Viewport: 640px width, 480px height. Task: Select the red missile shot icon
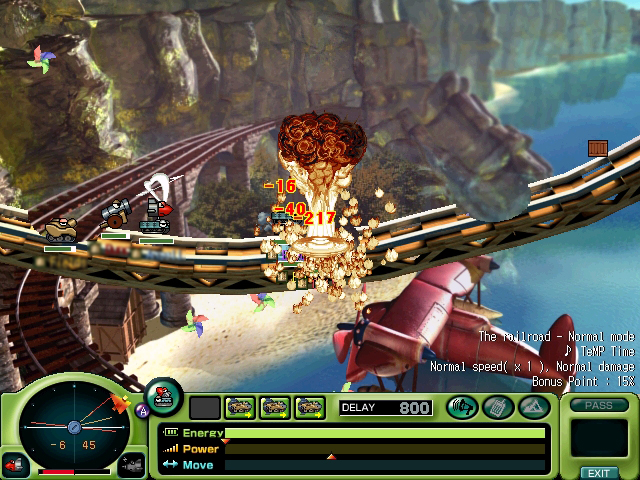15,465
